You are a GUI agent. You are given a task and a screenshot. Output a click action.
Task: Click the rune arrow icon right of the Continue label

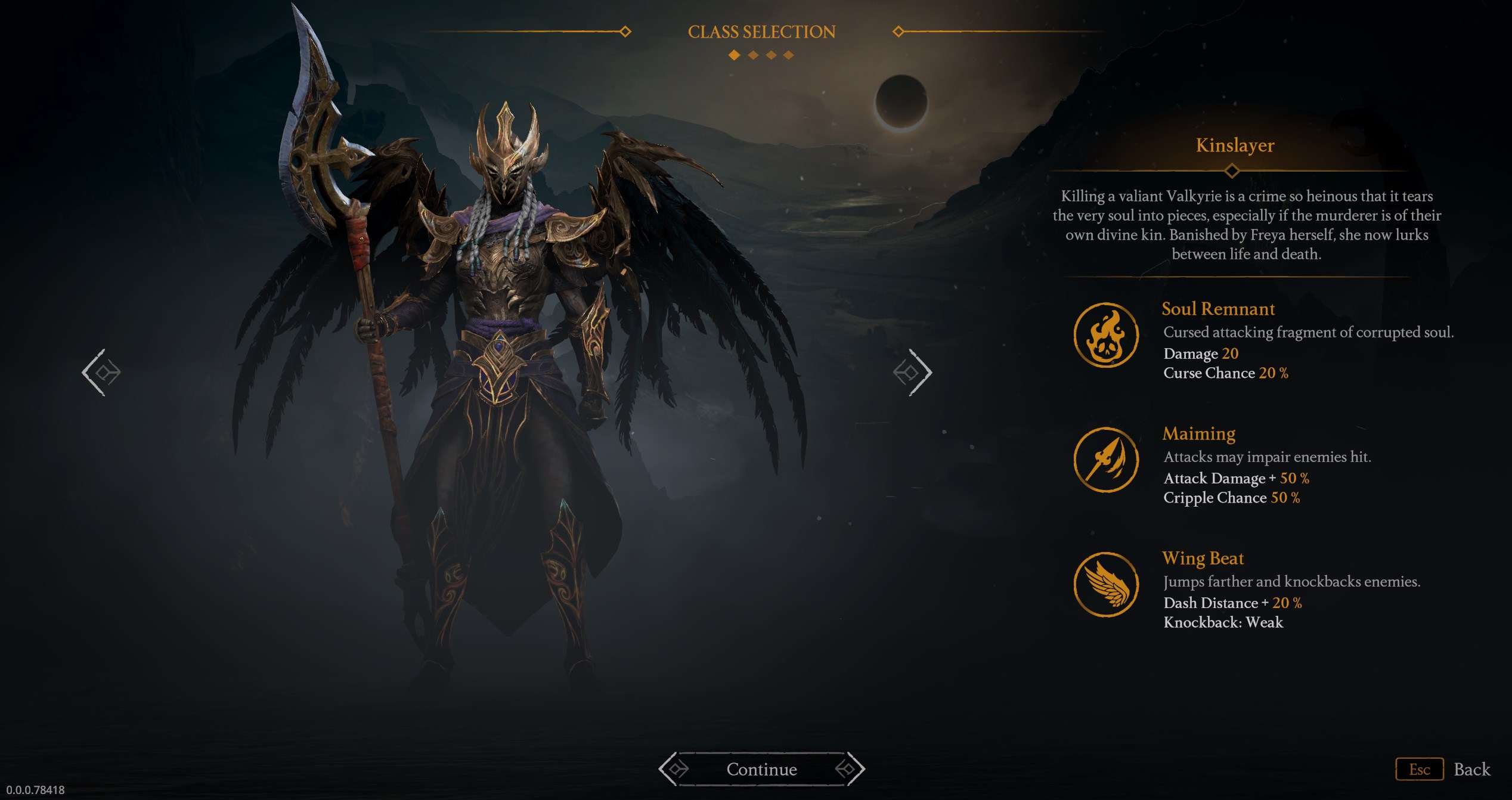click(850, 769)
